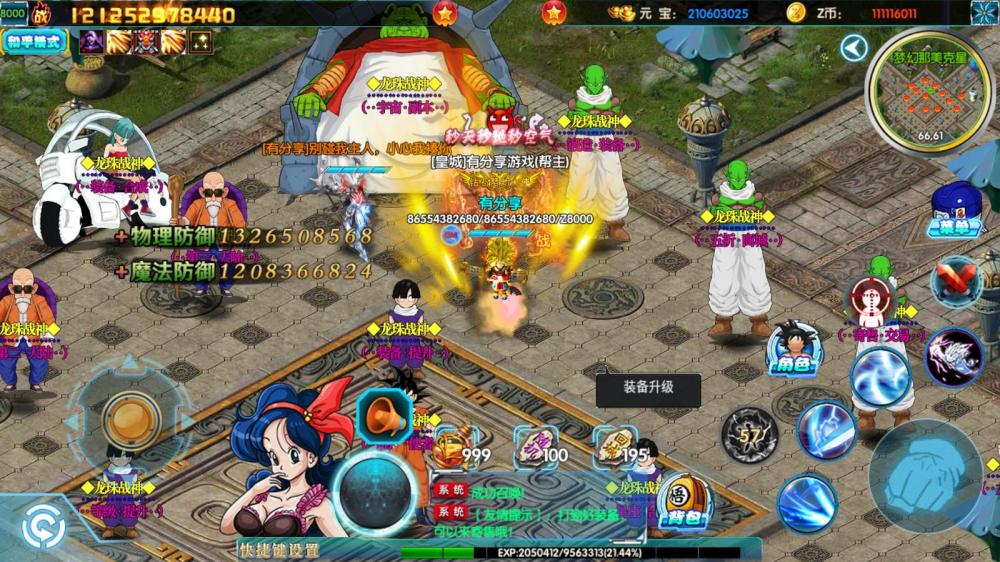The height and width of the screenshot is (562, 1000).
Task: Use the item slot with 999 count
Action: click(455, 446)
